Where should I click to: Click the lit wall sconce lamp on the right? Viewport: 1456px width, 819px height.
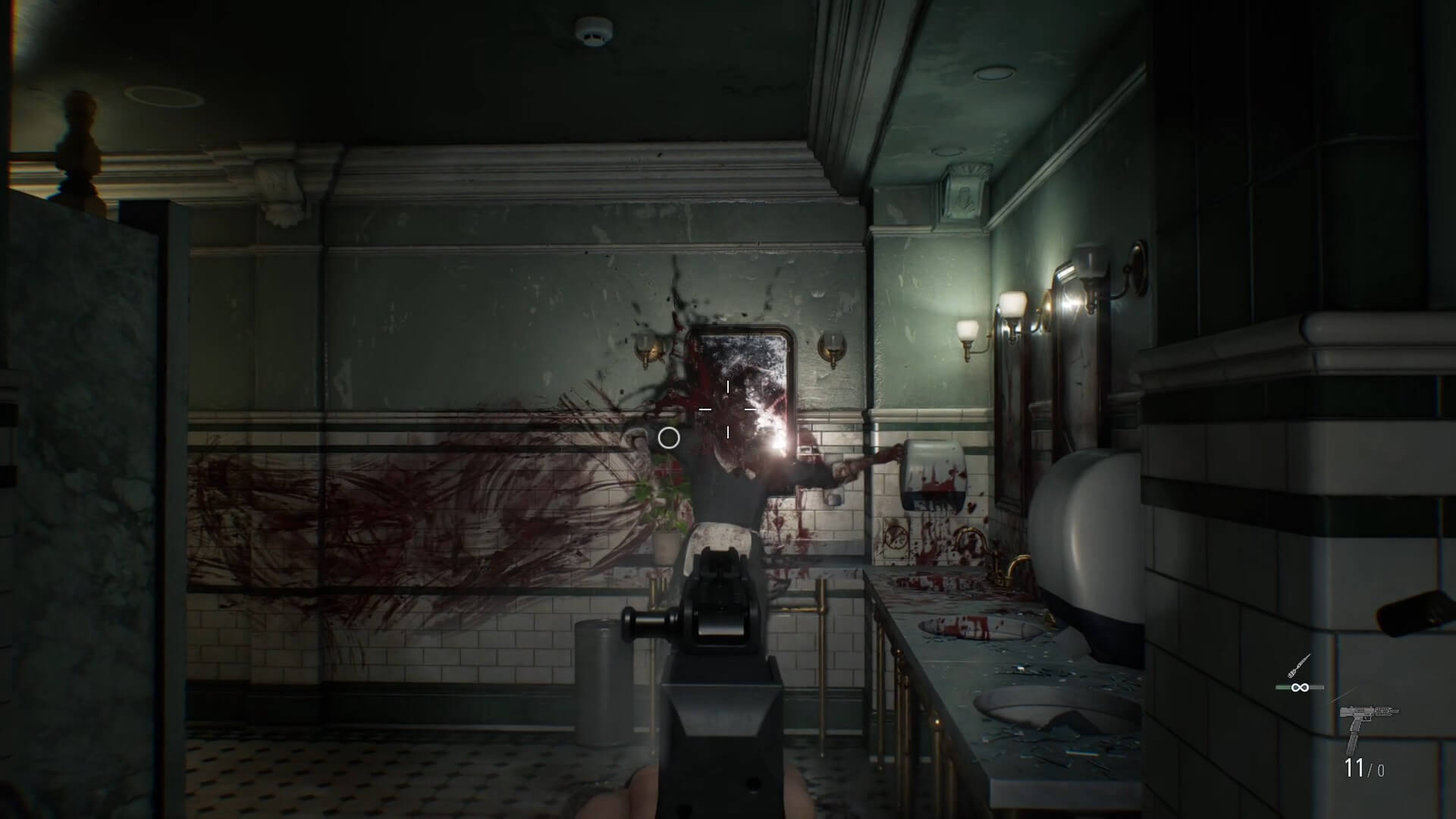click(1012, 303)
